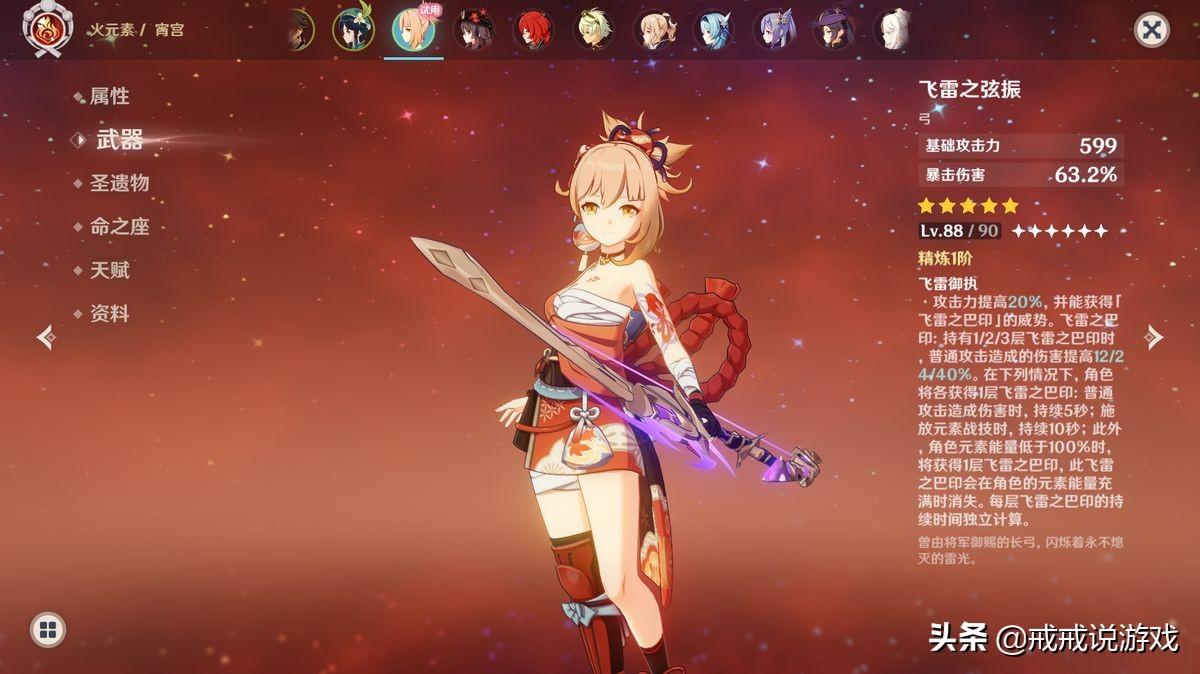Open the 属性 attributes section
The height and width of the screenshot is (674, 1200).
click(x=110, y=97)
